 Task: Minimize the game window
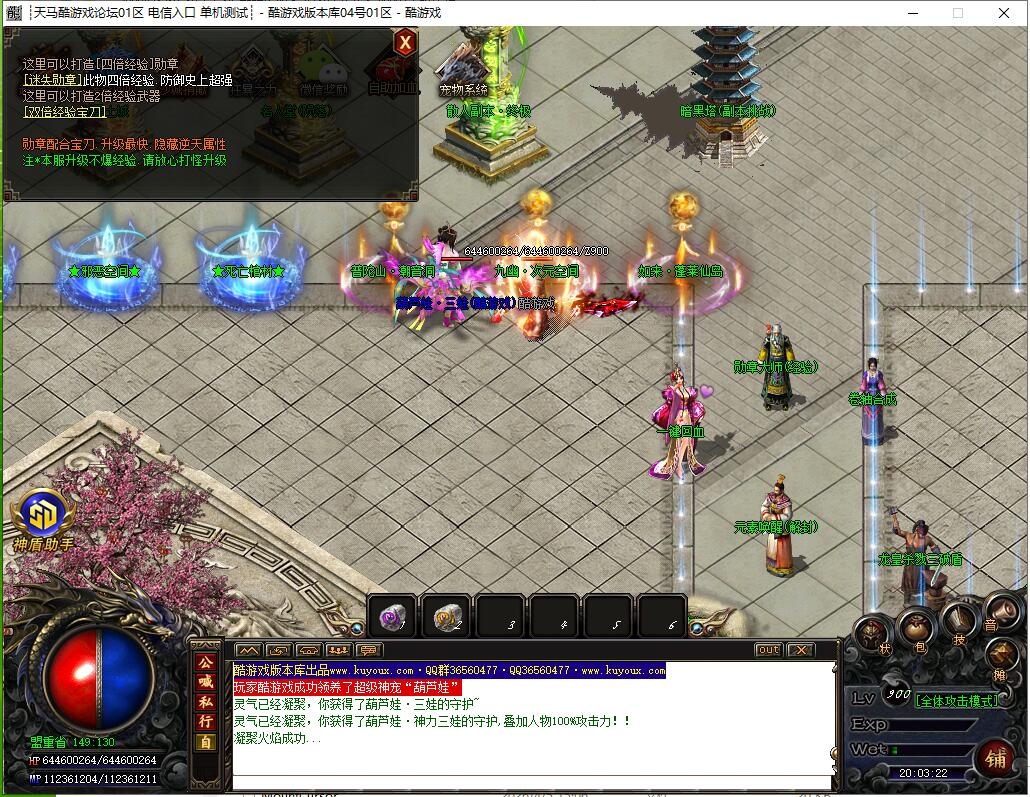tap(912, 13)
